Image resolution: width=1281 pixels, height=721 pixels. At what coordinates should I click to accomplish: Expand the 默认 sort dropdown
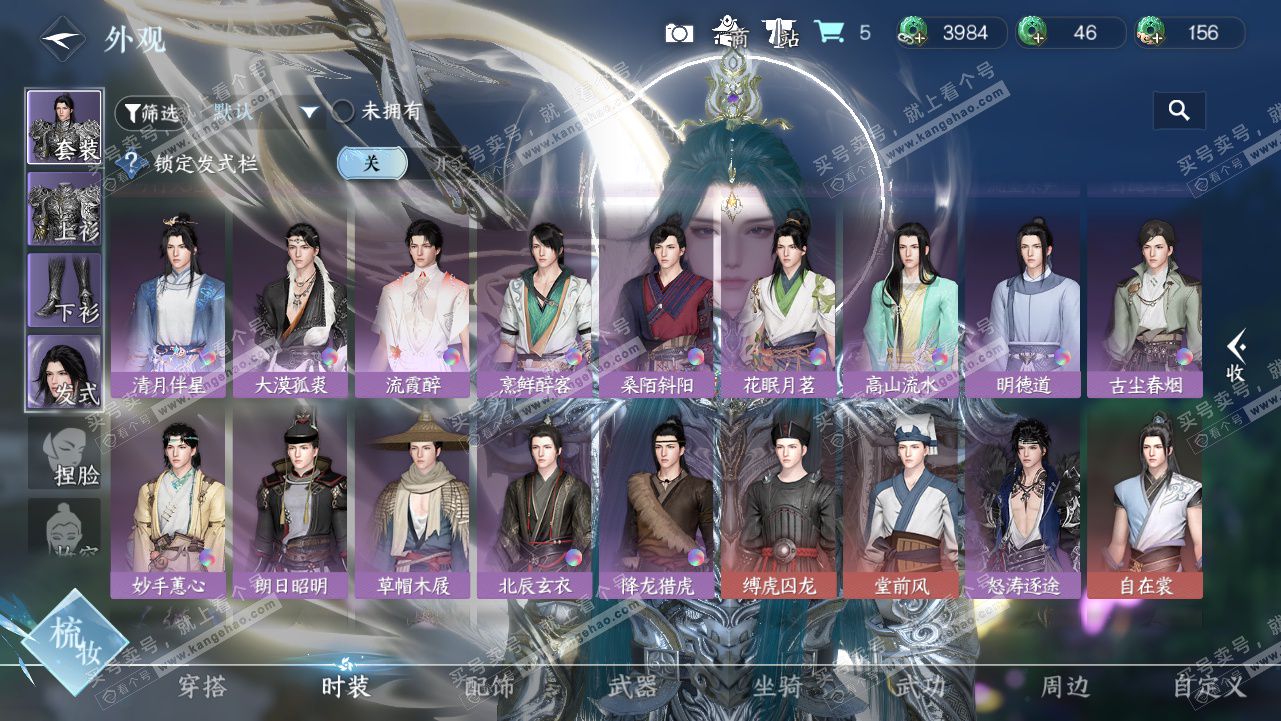click(309, 112)
